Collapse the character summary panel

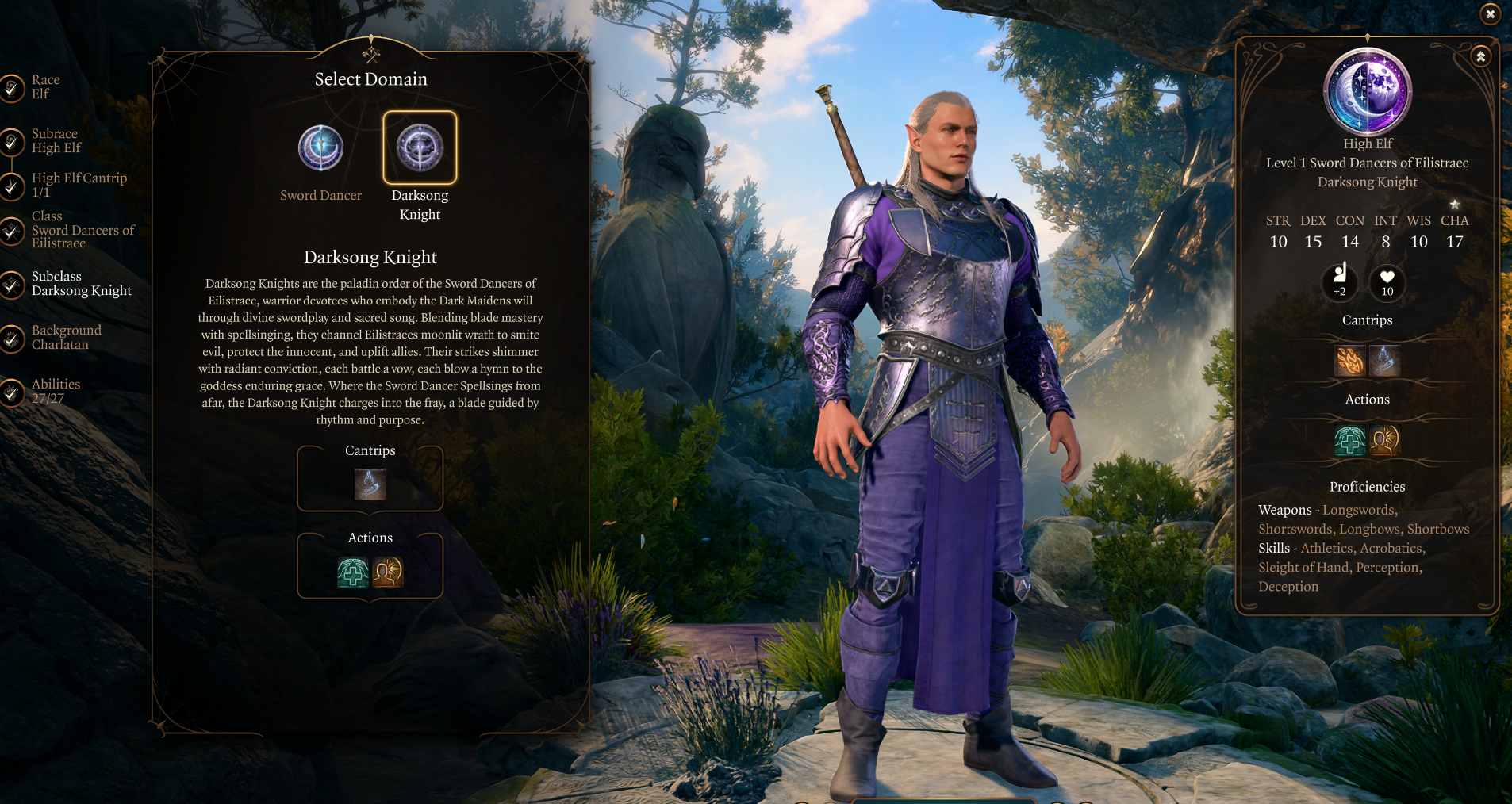click(1480, 57)
